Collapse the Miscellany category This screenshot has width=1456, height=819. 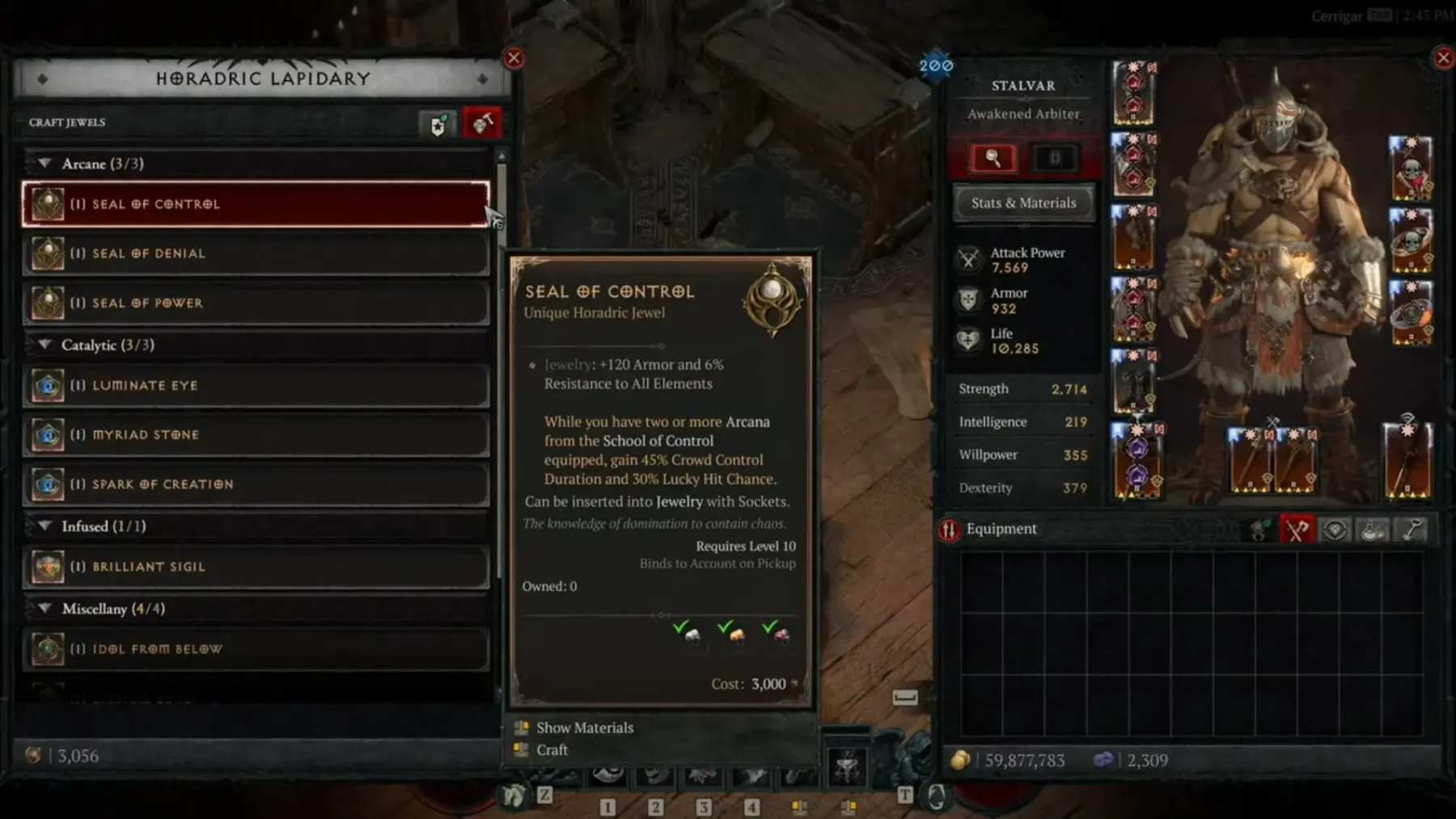point(45,609)
